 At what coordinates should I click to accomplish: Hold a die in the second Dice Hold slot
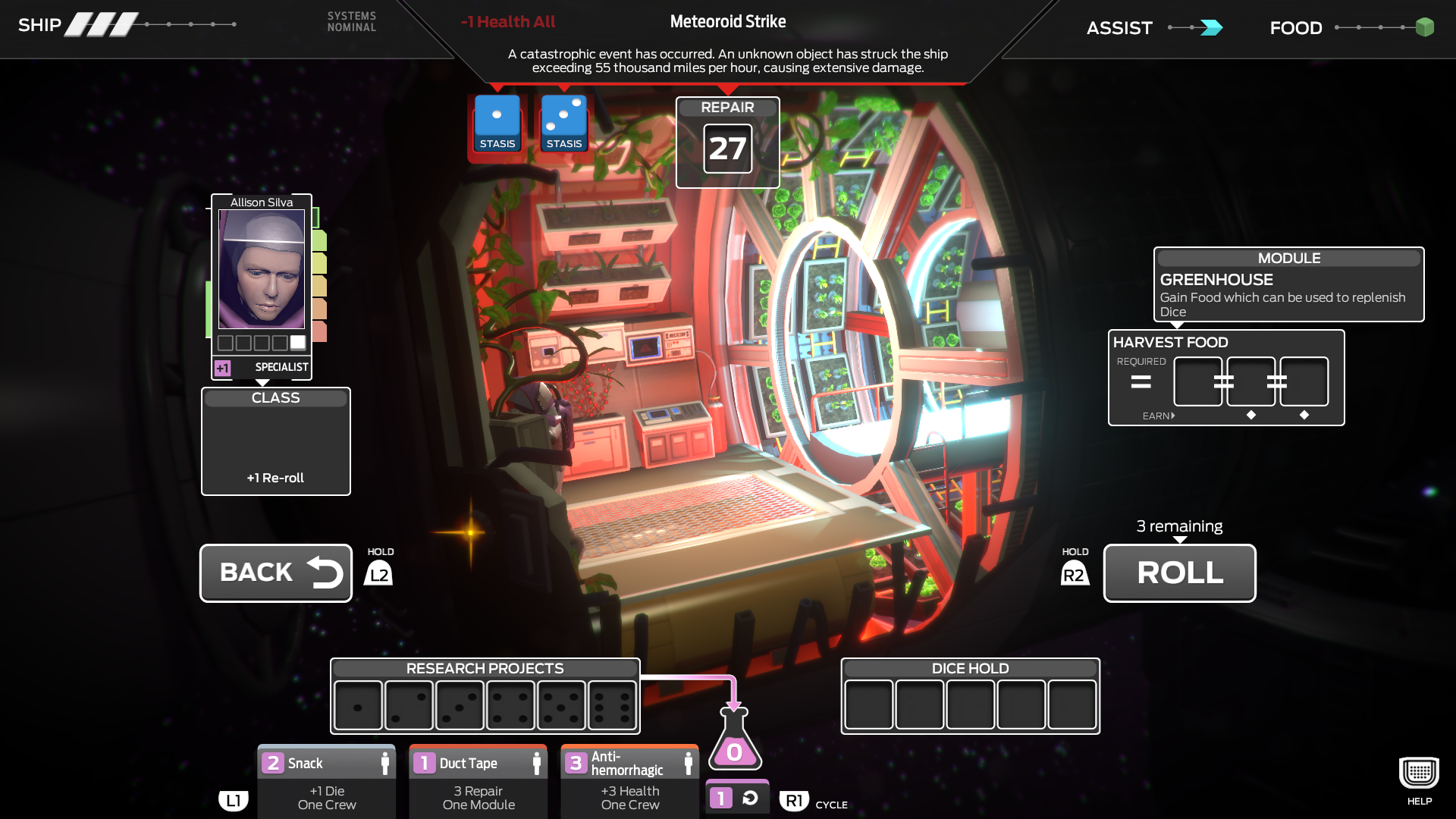point(920,704)
